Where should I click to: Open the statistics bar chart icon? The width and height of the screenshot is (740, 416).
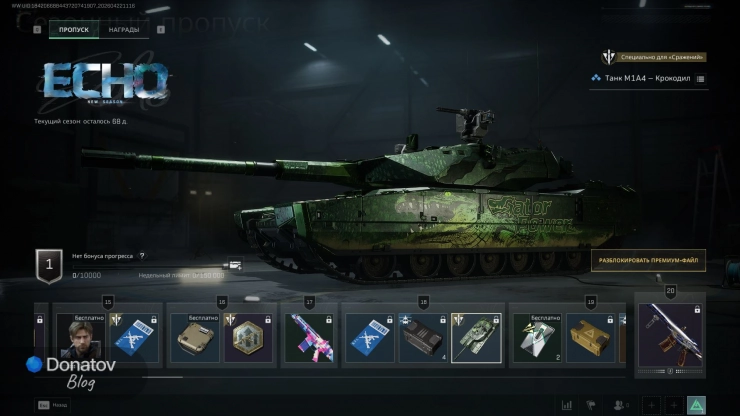pyautogui.click(x=567, y=405)
